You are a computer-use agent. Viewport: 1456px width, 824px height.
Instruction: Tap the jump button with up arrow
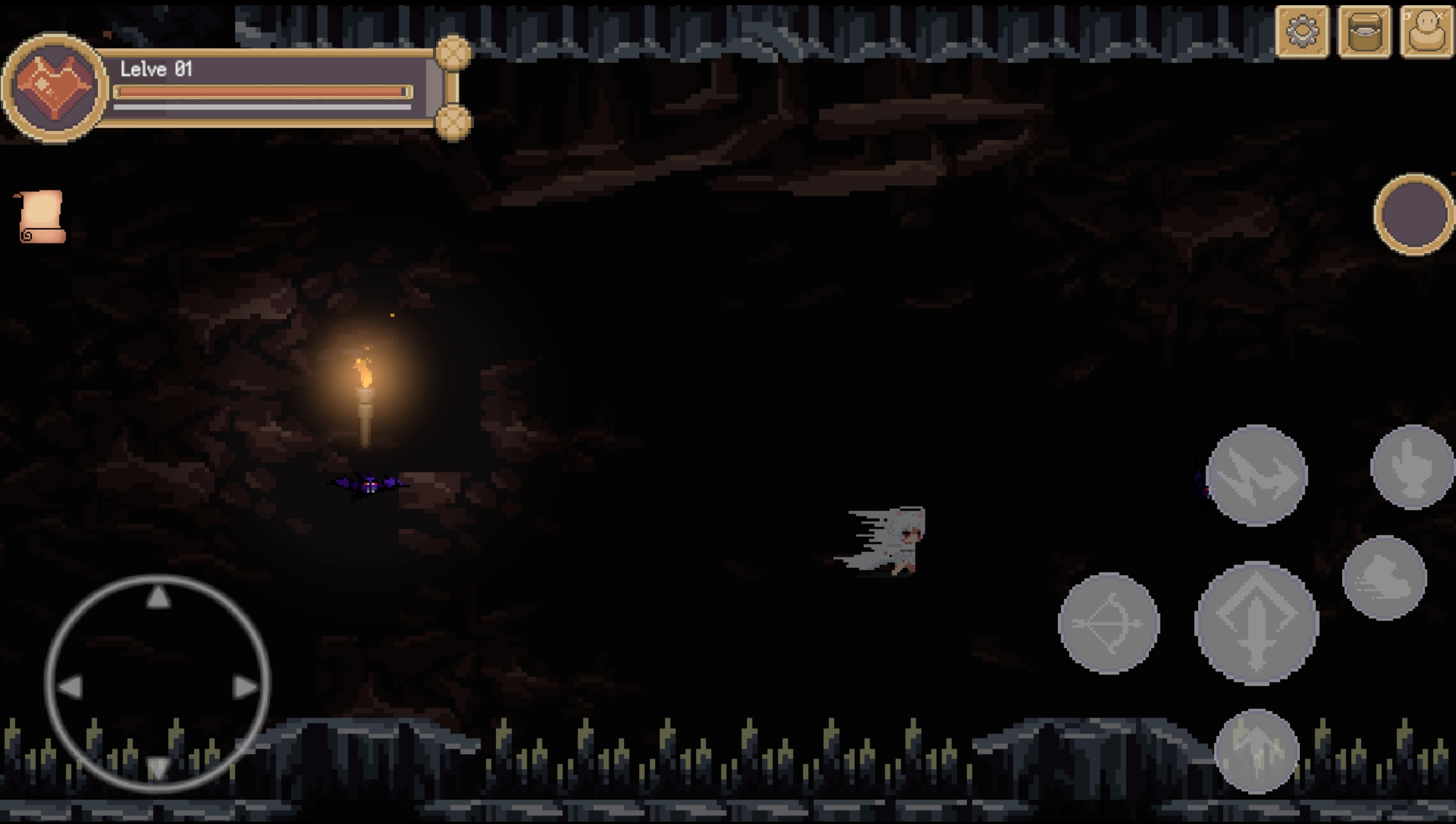(x=1256, y=751)
